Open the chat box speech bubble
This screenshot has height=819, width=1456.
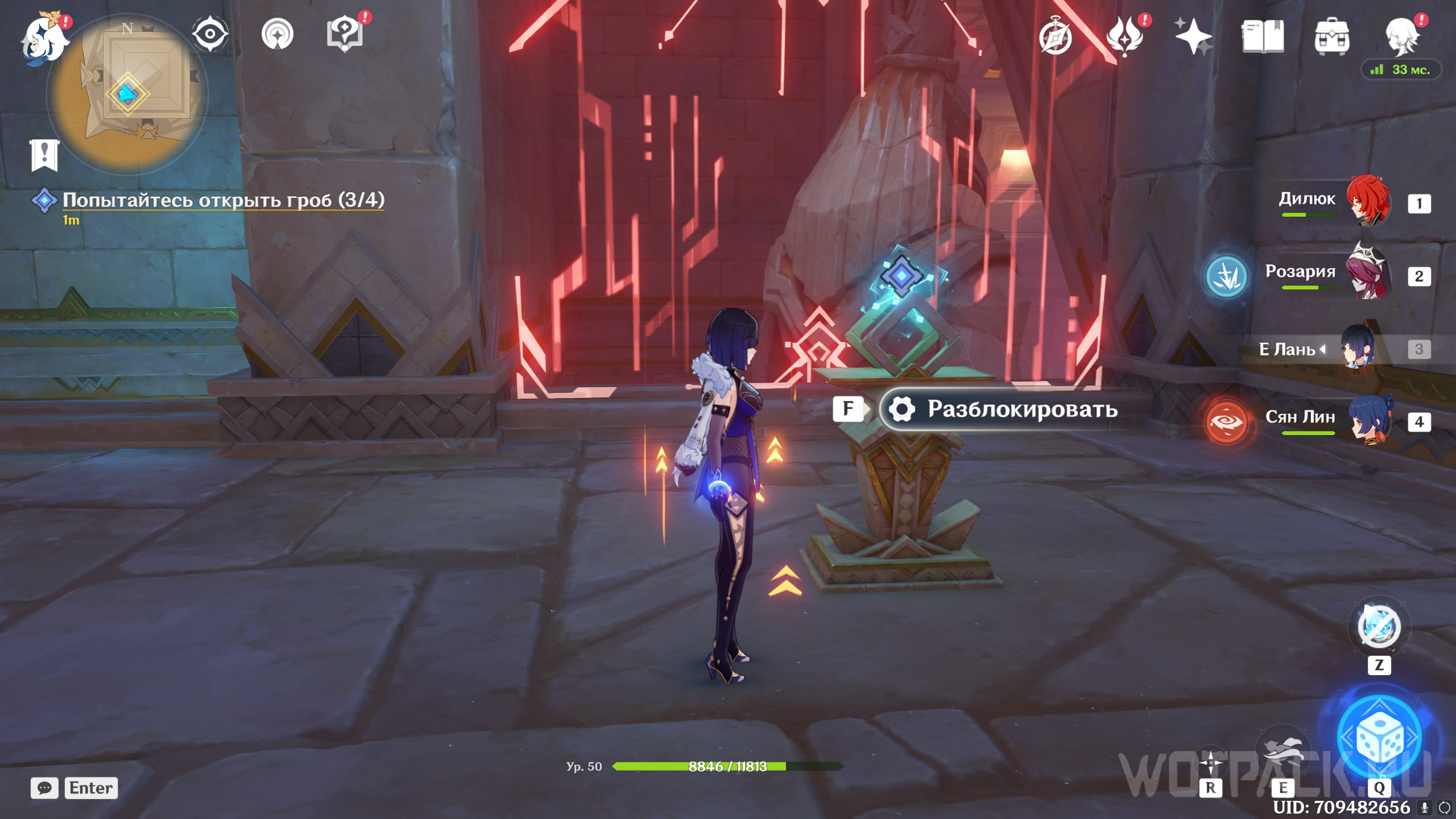(x=44, y=788)
